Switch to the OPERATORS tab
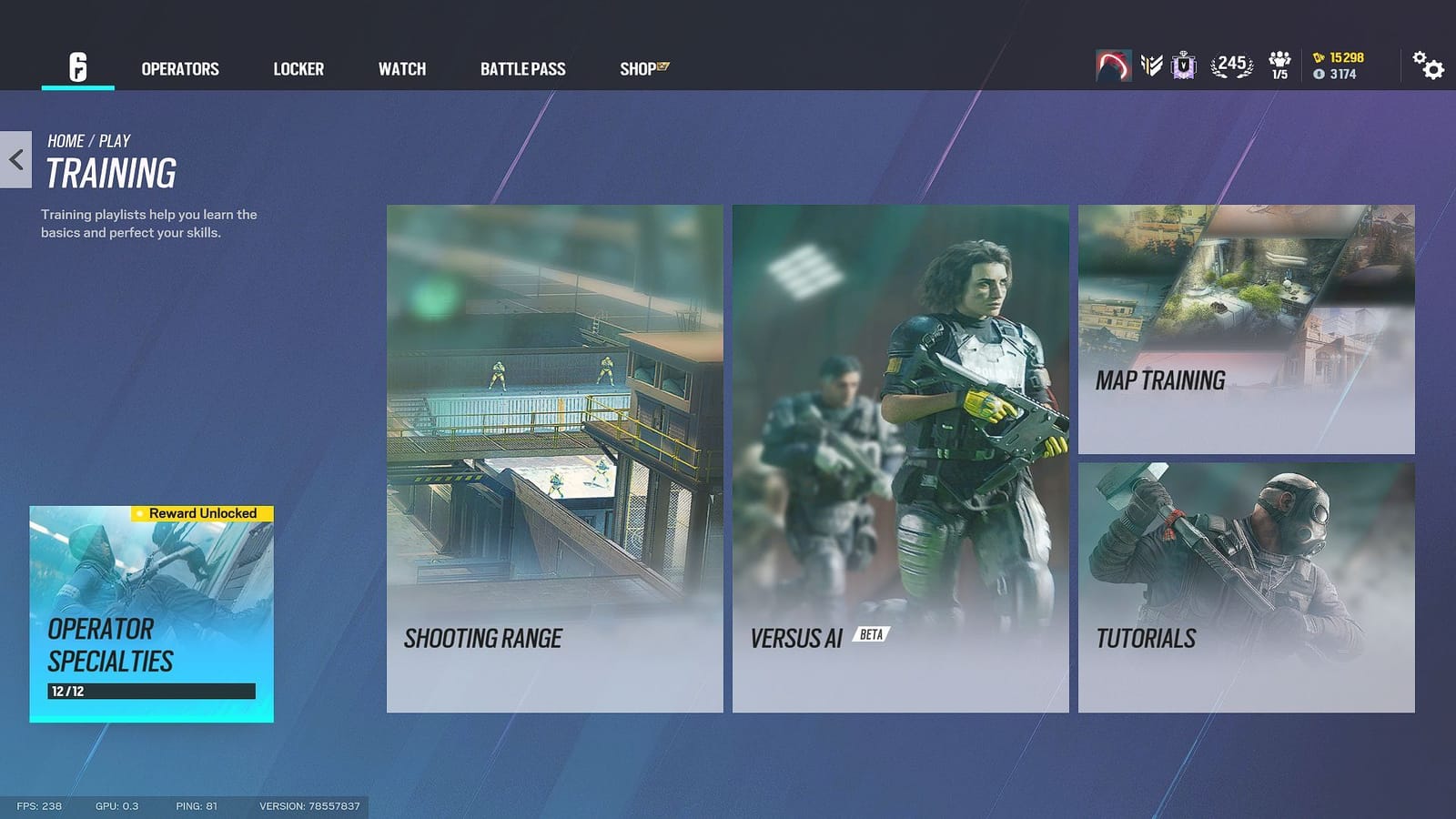Image resolution: width=1456 pixels, height=819 pixels. pyautogui.click(x=180, y=68)
